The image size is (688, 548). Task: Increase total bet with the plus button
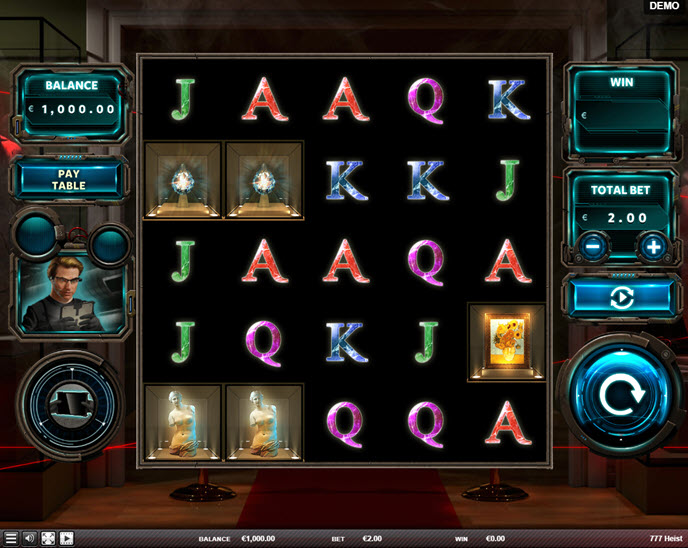coord(653,245)
